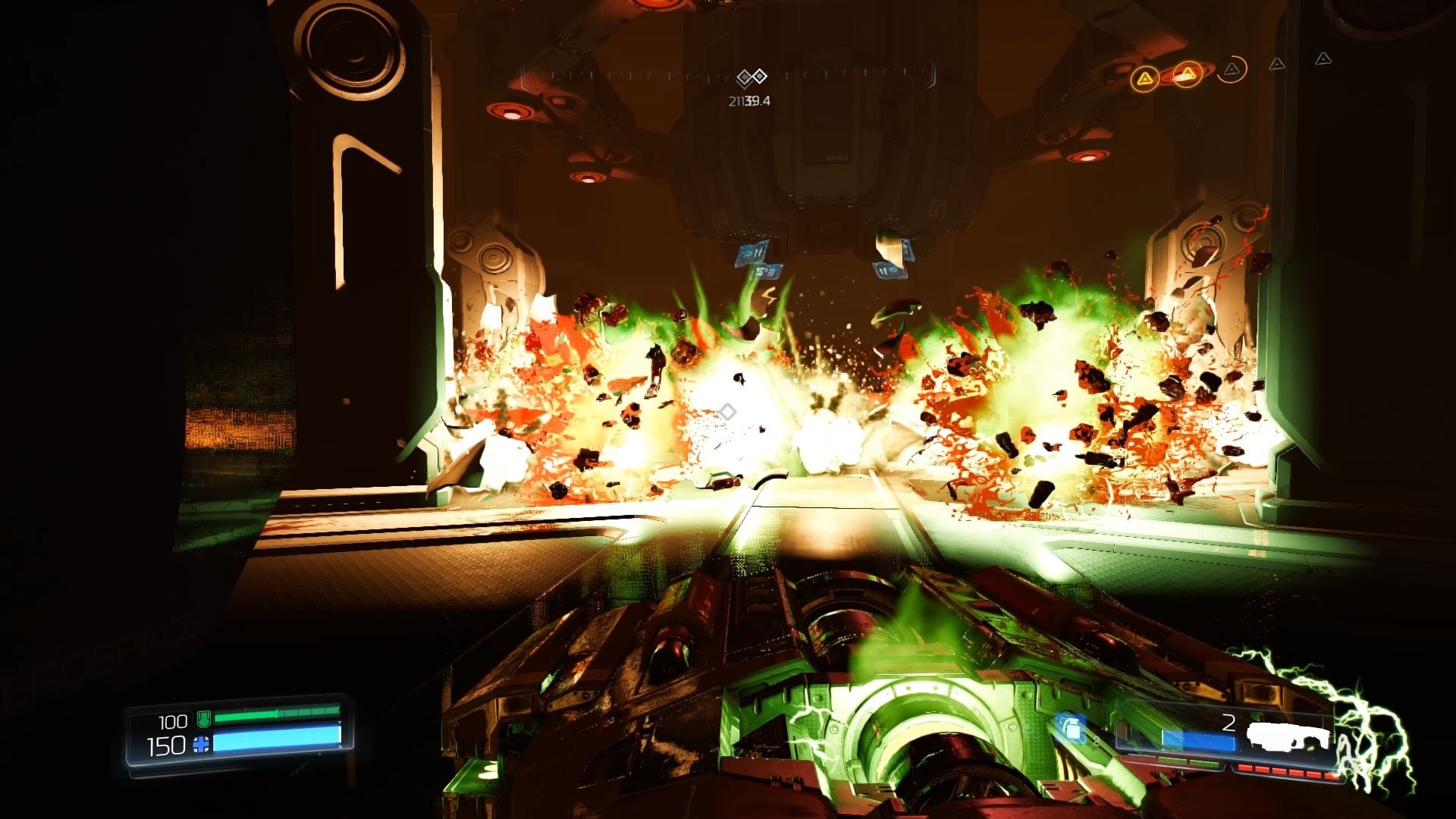Select the blue health cross icon

coord(201,745)
